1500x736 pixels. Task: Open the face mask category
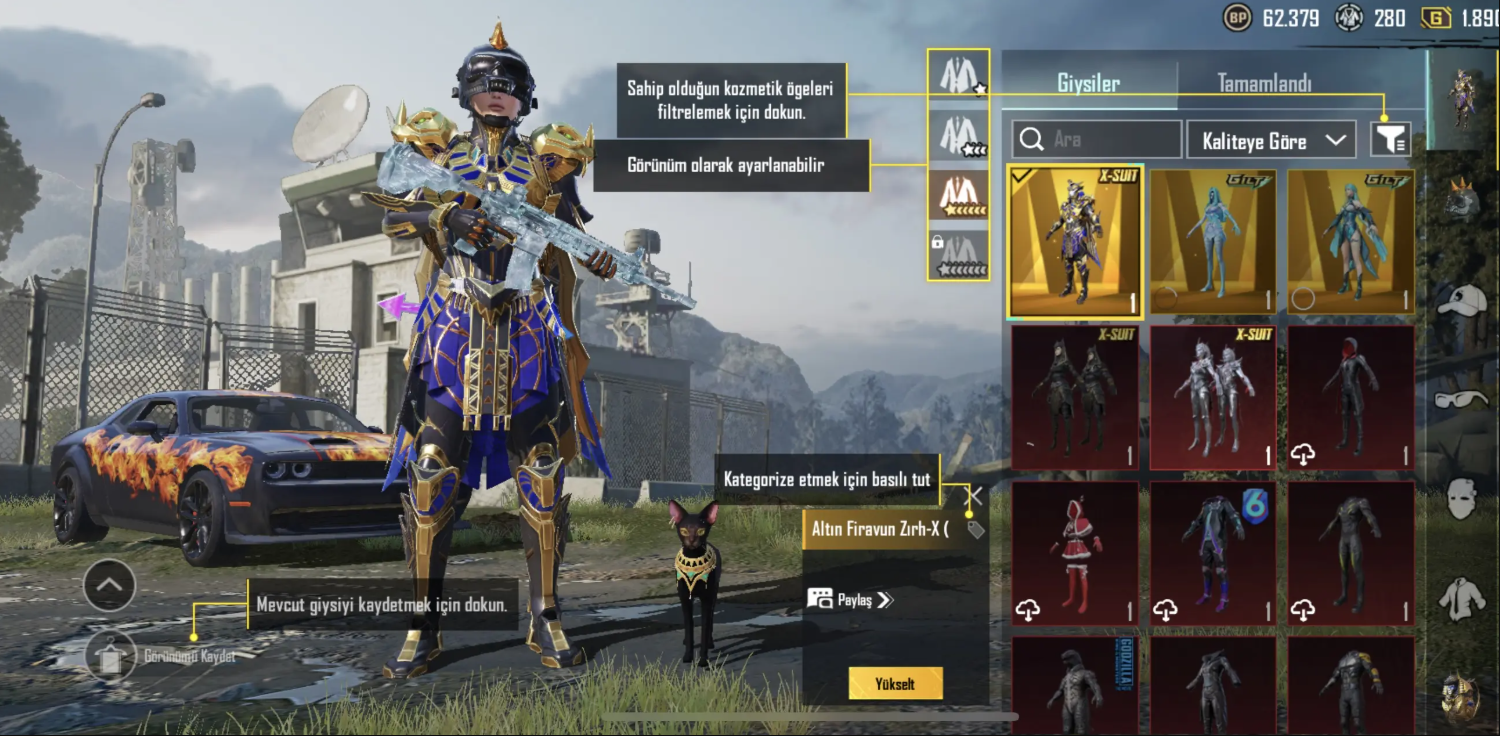[x=1462, y=497]
